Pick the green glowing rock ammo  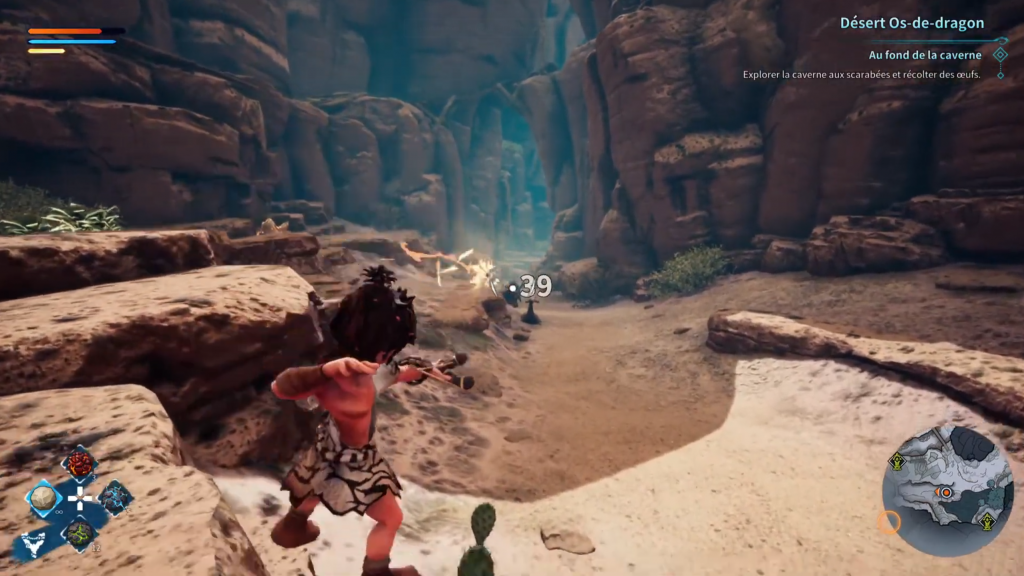click(79, 532)
